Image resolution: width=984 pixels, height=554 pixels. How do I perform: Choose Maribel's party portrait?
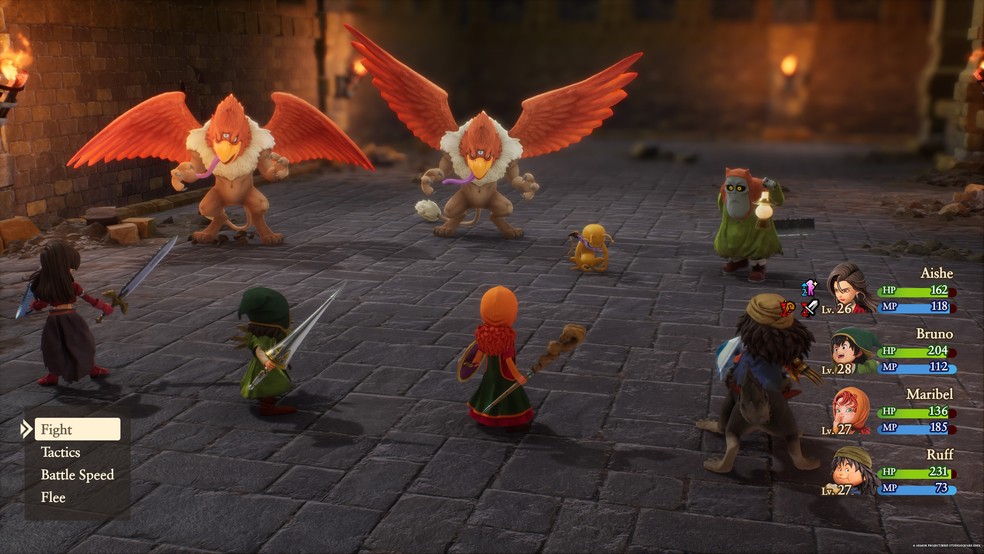(851, 409)
